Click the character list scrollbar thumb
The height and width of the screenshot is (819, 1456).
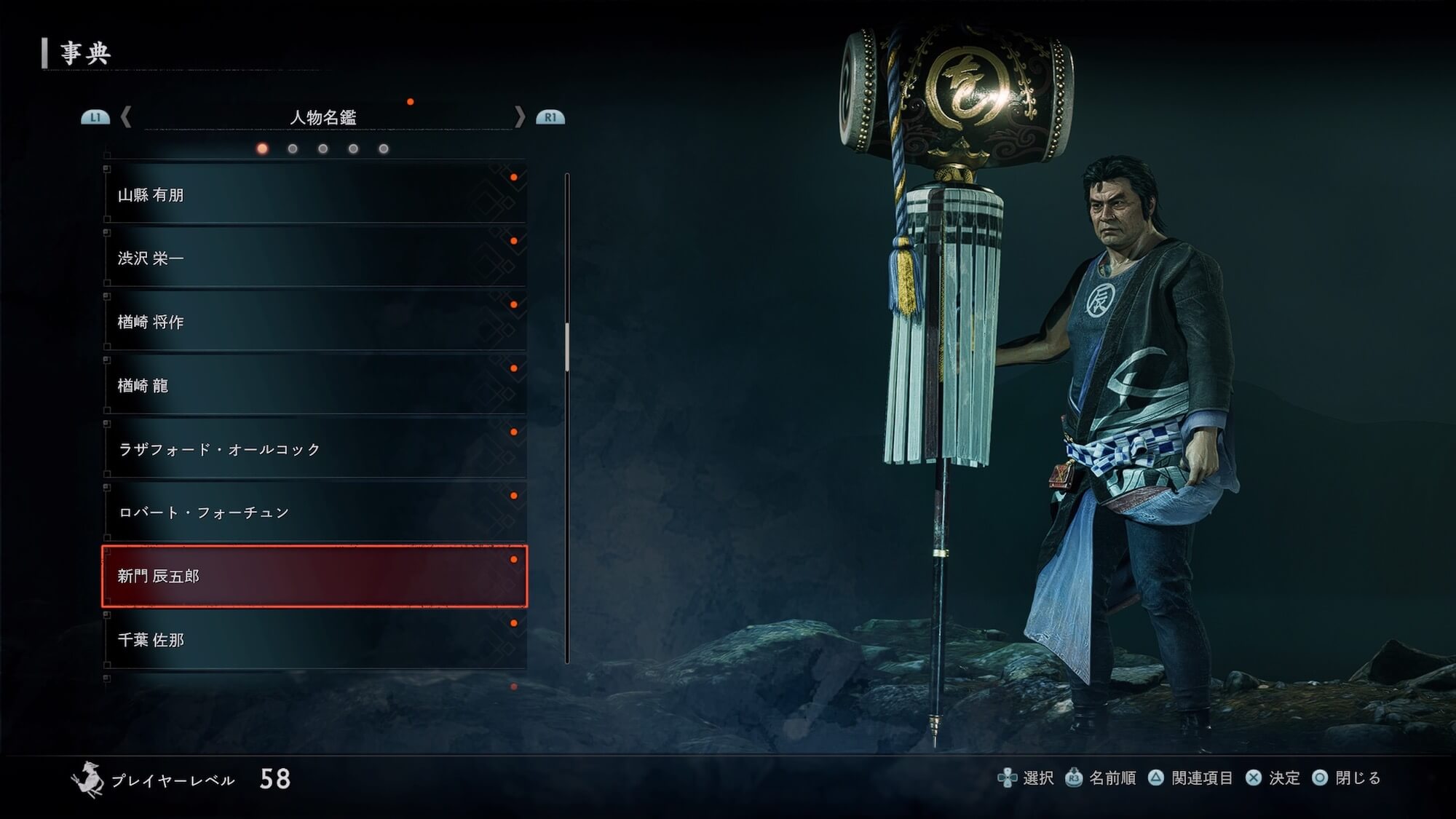tap(567, 347)
